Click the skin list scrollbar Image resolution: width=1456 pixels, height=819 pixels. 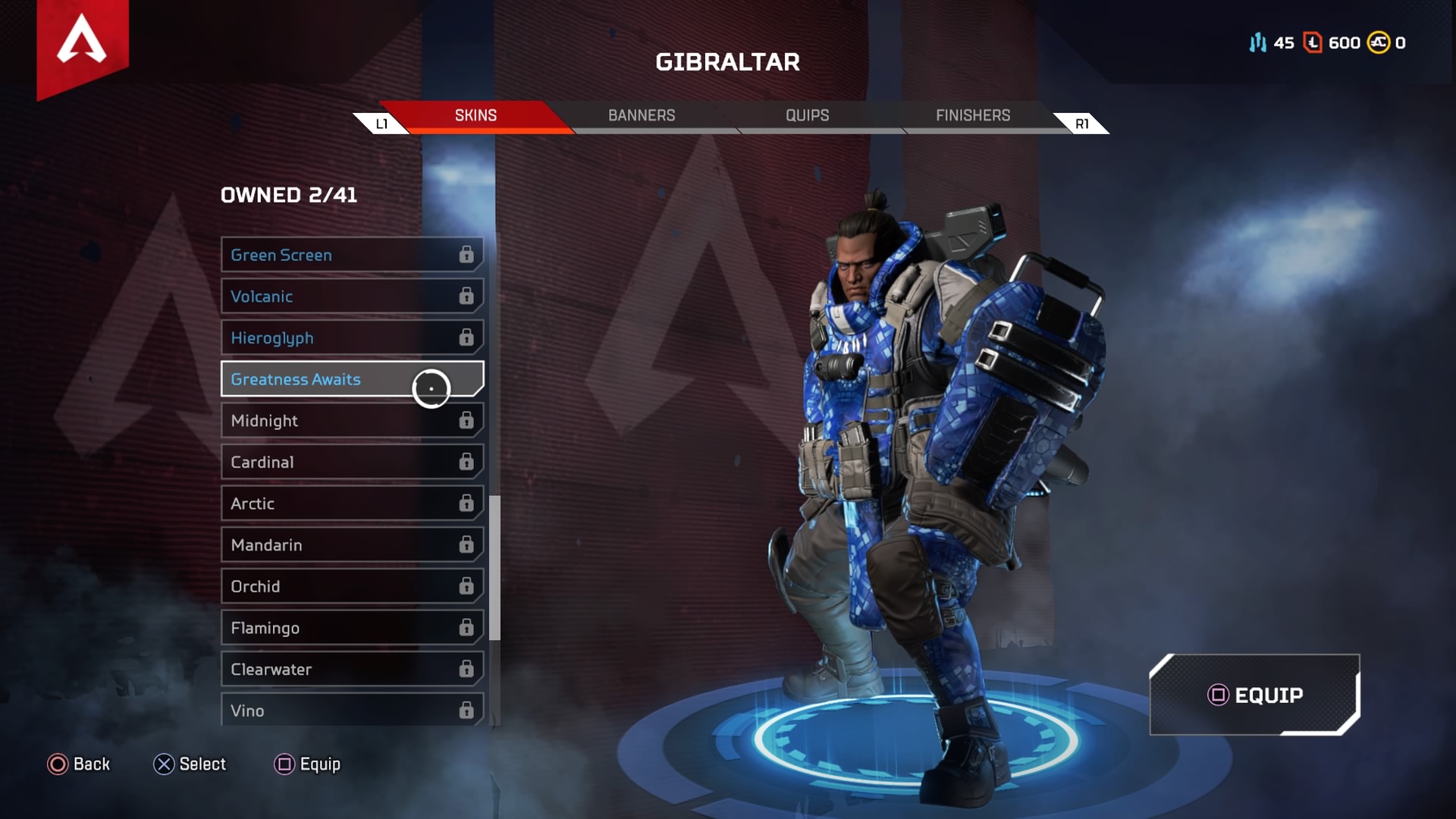(494, 567)
